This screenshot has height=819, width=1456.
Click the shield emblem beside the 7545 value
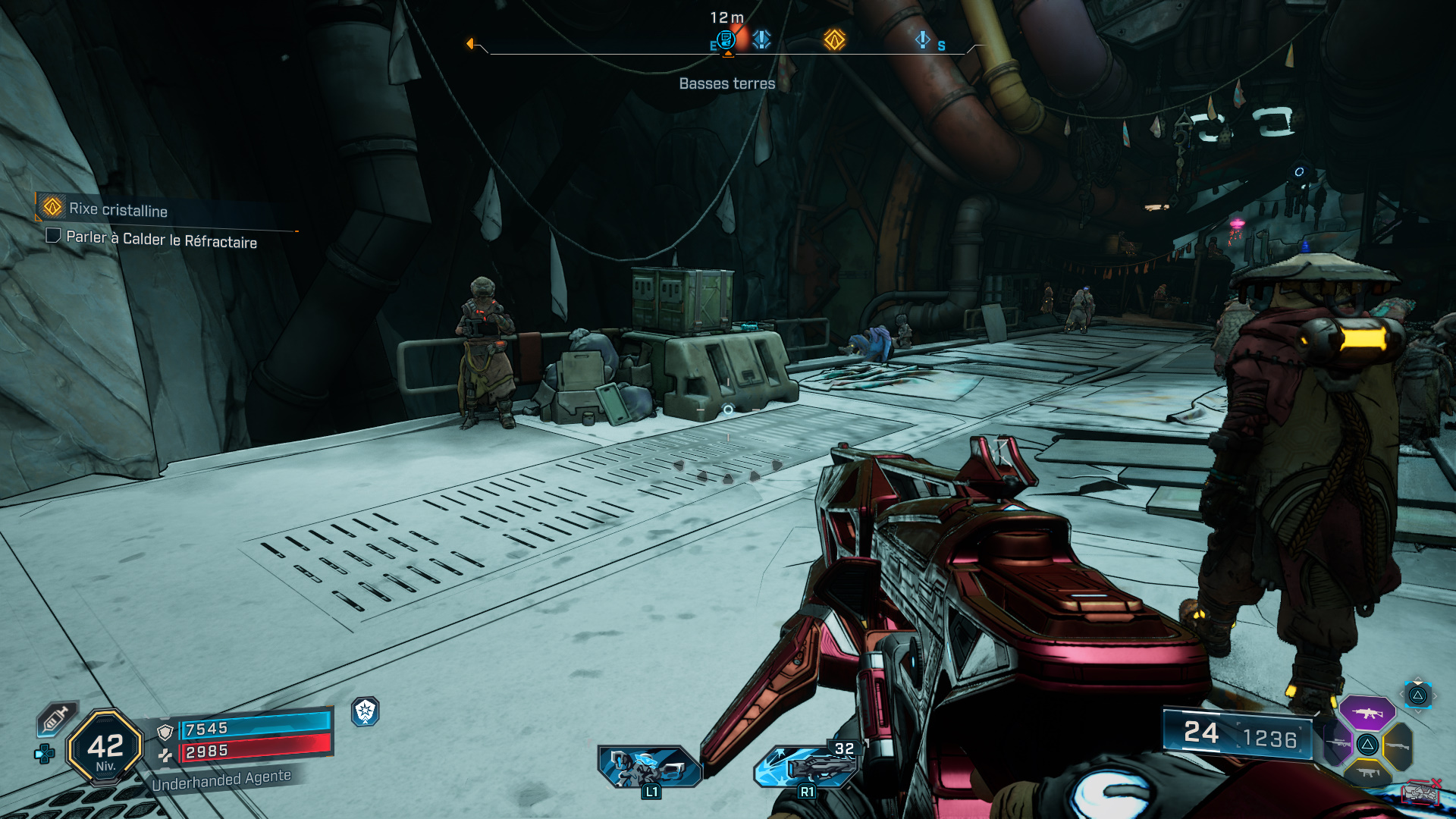click(165, 731)
